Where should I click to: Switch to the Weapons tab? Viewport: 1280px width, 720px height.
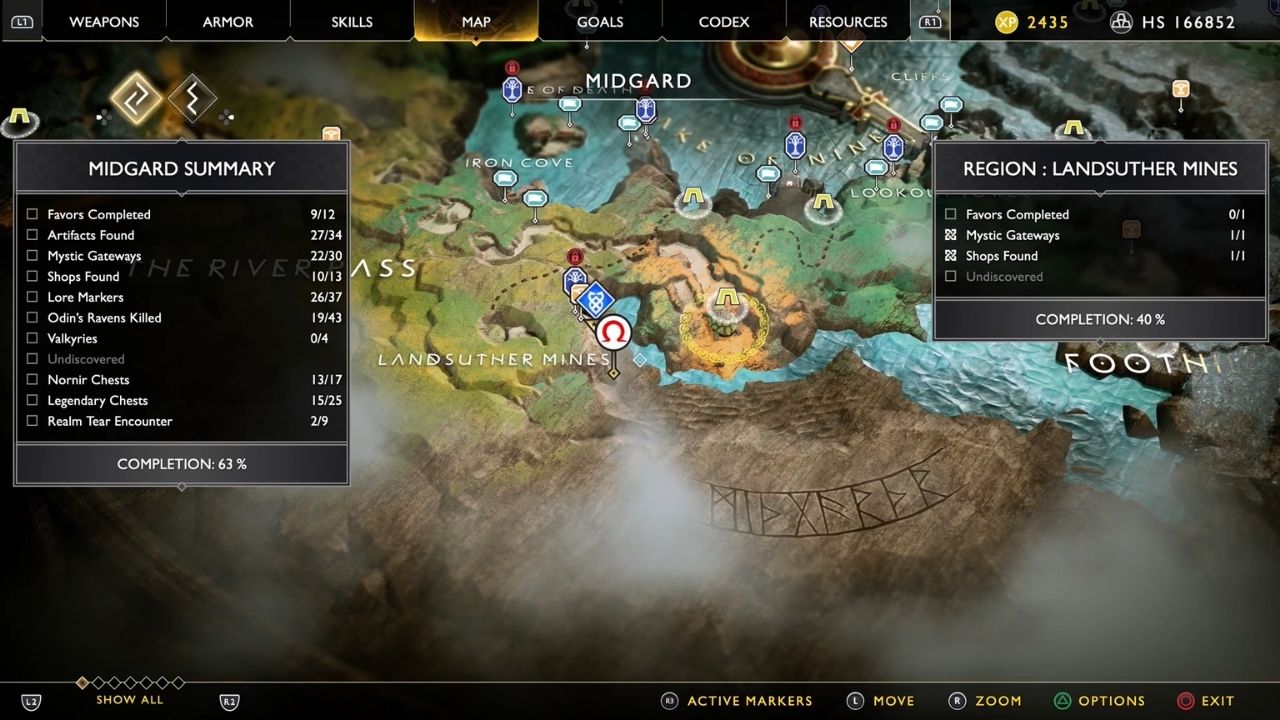tap(104, 22)
